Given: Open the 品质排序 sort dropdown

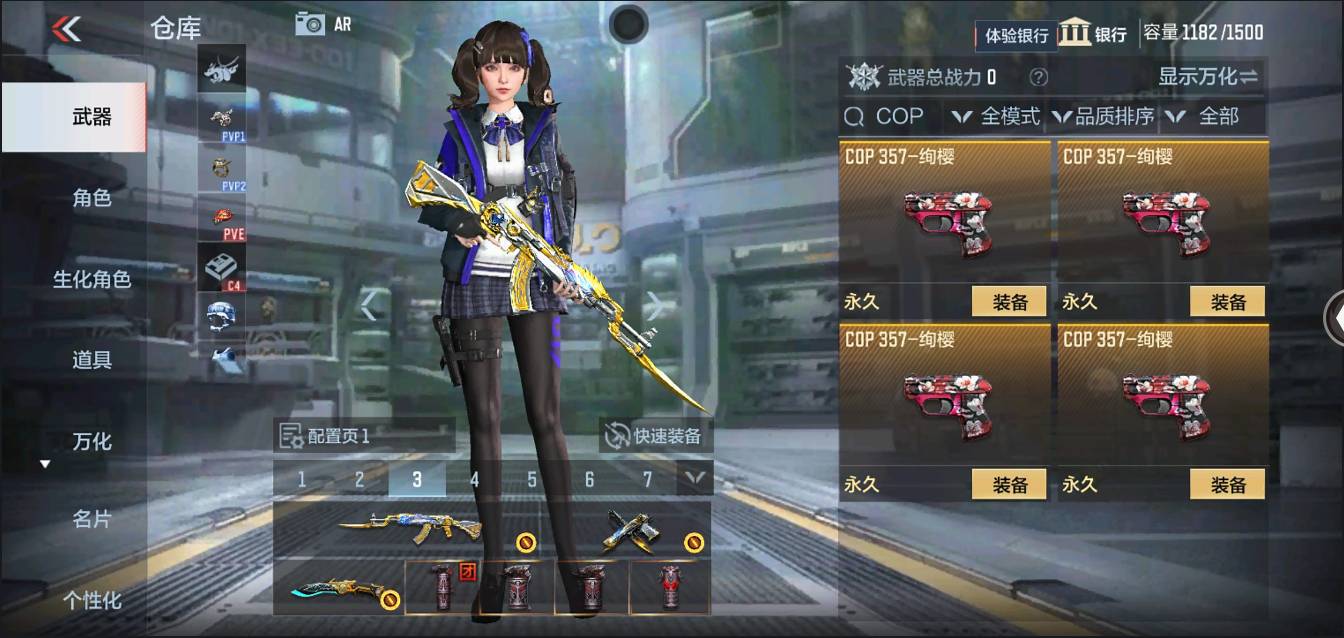Looking at the screenshot, I should tap(1104, 117).
